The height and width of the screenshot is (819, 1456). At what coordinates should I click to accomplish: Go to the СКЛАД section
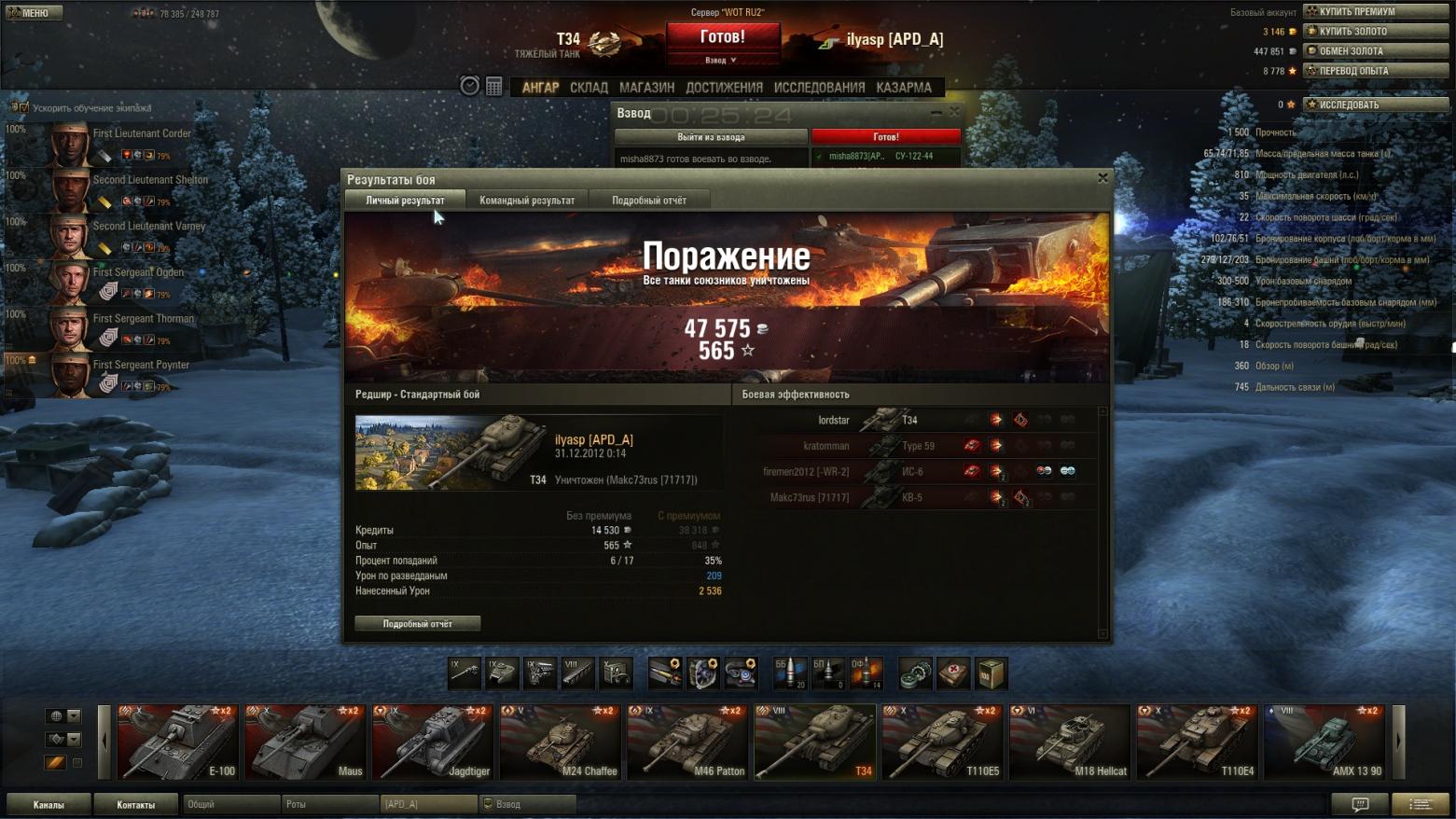589,88
